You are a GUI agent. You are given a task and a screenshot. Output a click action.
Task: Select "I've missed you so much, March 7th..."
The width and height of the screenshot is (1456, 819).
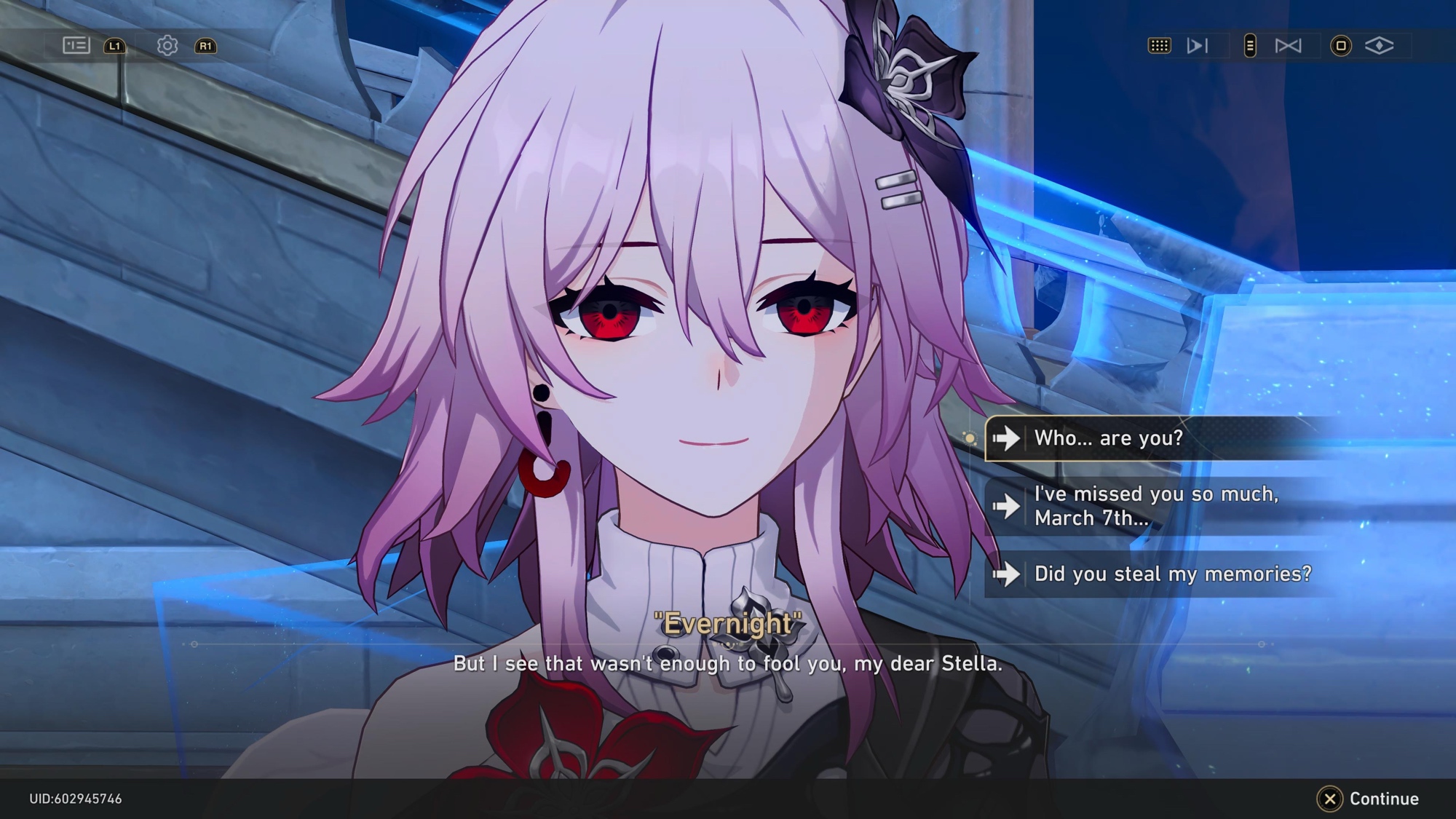tap(1158, 506)
